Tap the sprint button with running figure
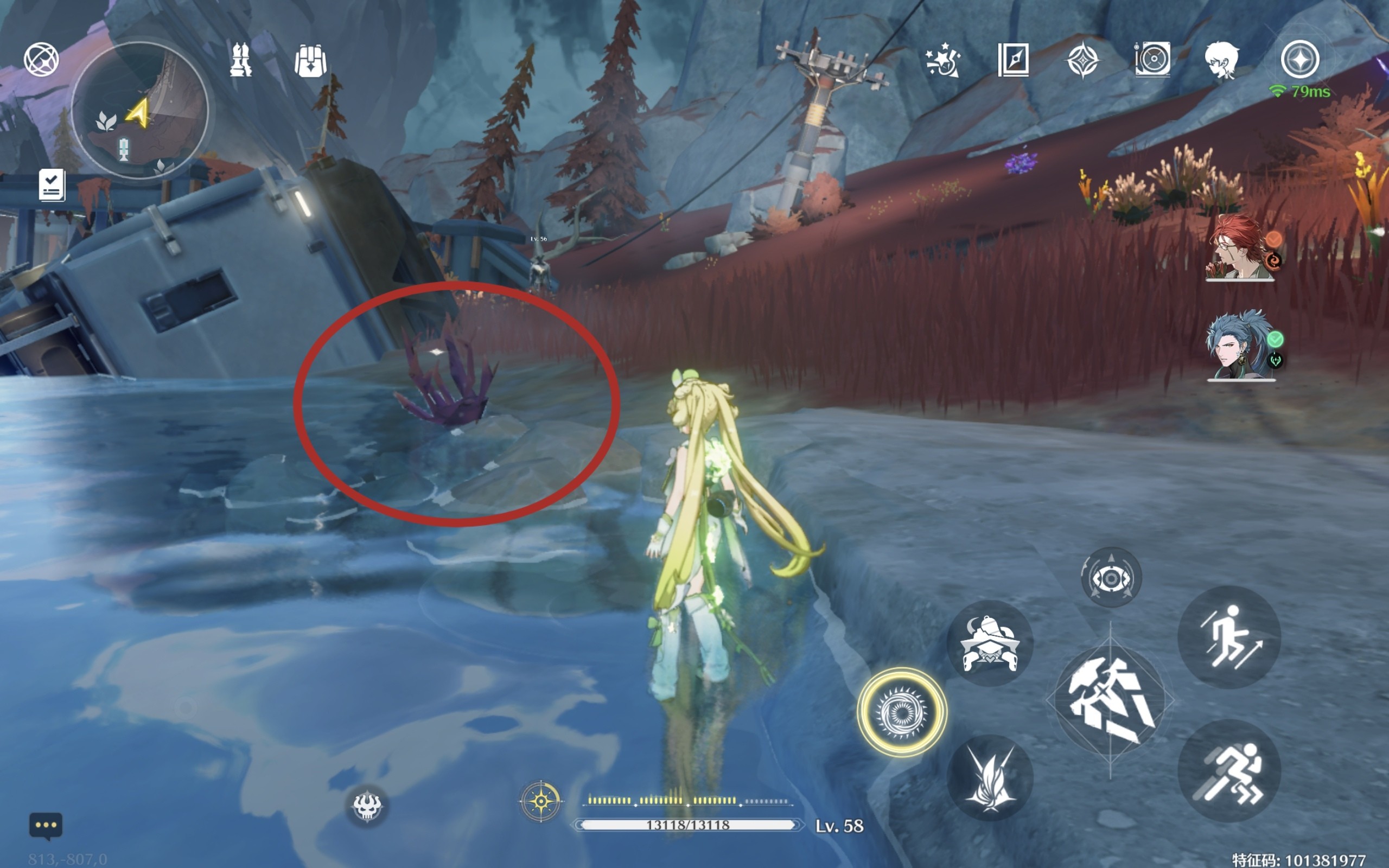Image resolution: width=1389 pixels, height=868 pixels. pyautogui.click(x=1229, y=771)
